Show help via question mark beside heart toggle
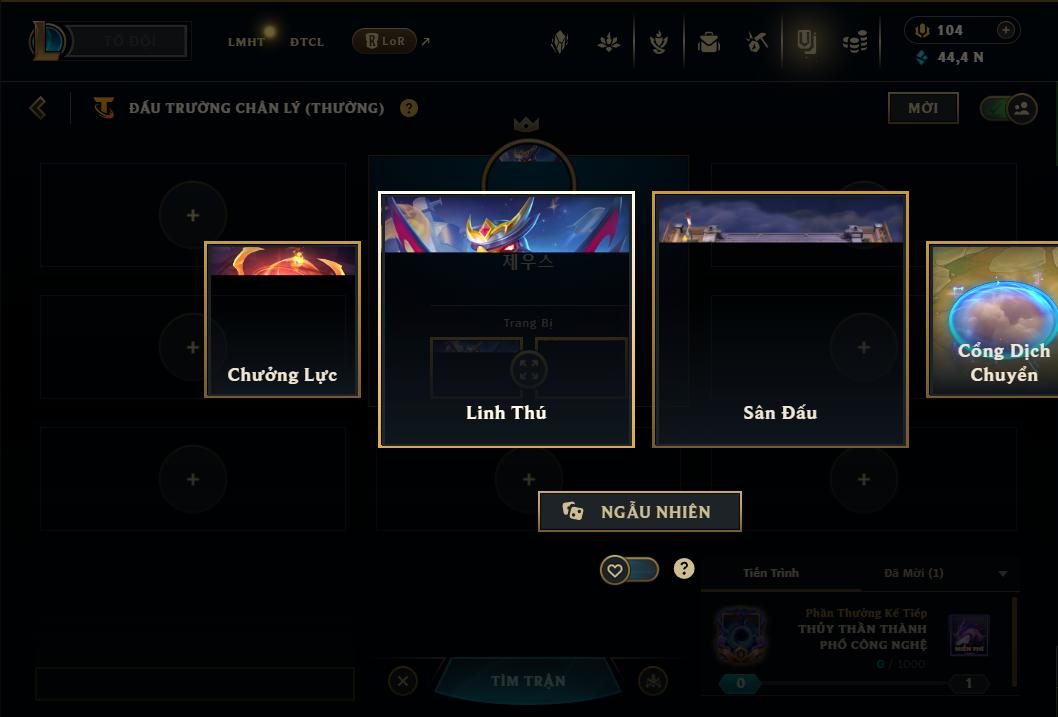The height and width of the screenshot is (717, 1058). click(x=684, y=568)
